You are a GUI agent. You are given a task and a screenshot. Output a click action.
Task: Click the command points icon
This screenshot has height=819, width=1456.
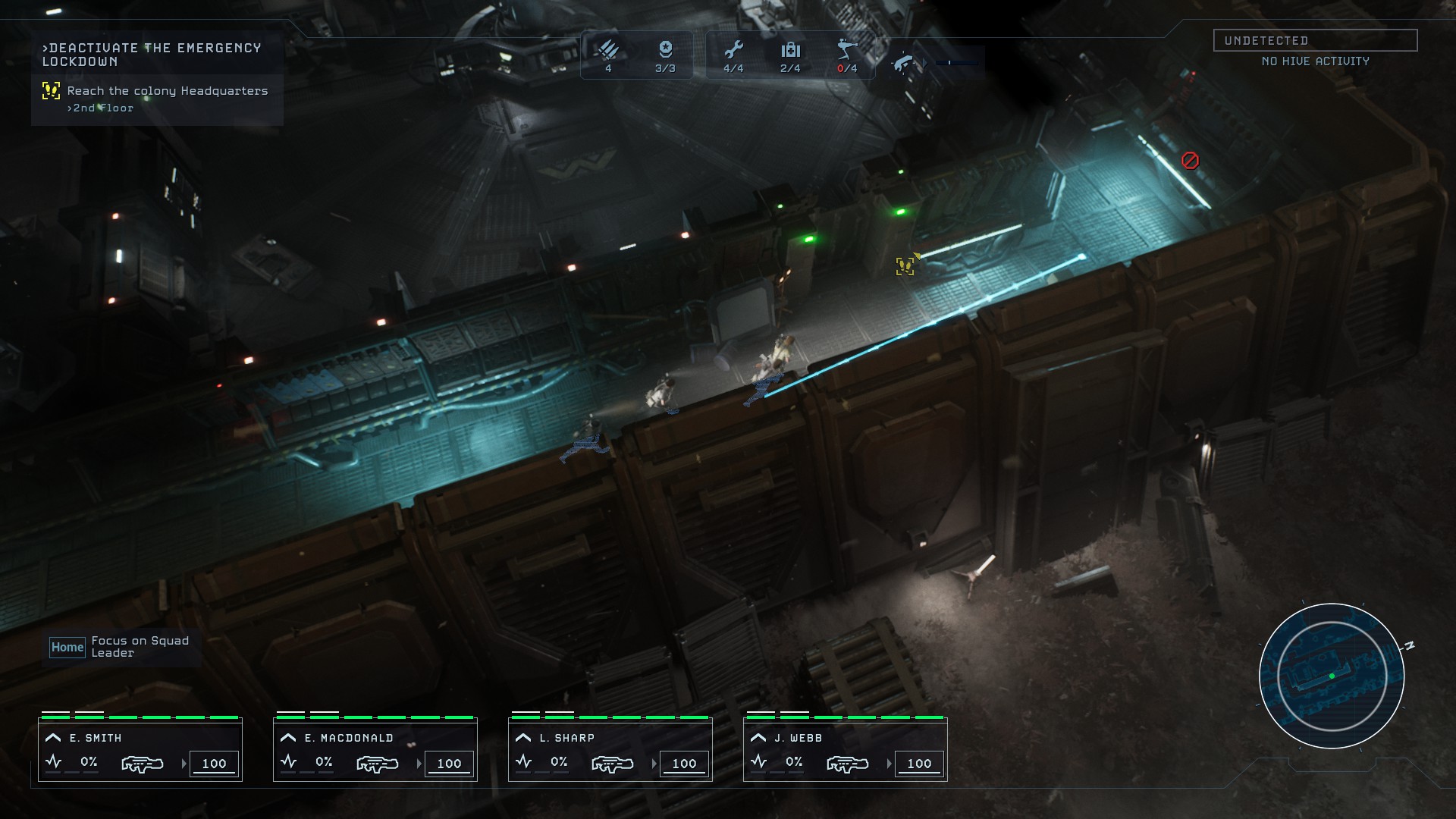point(665,50)
